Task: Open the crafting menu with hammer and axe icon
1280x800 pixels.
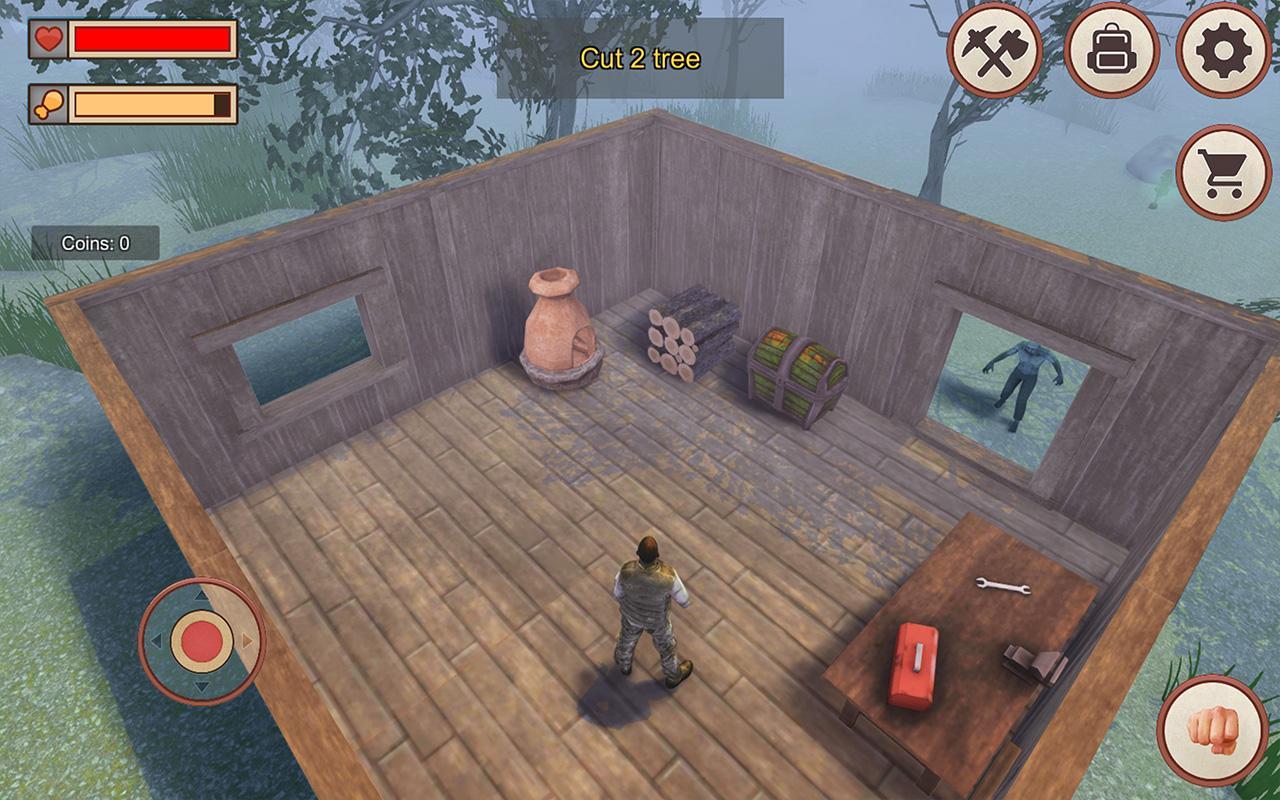Action: click(994, 50)
